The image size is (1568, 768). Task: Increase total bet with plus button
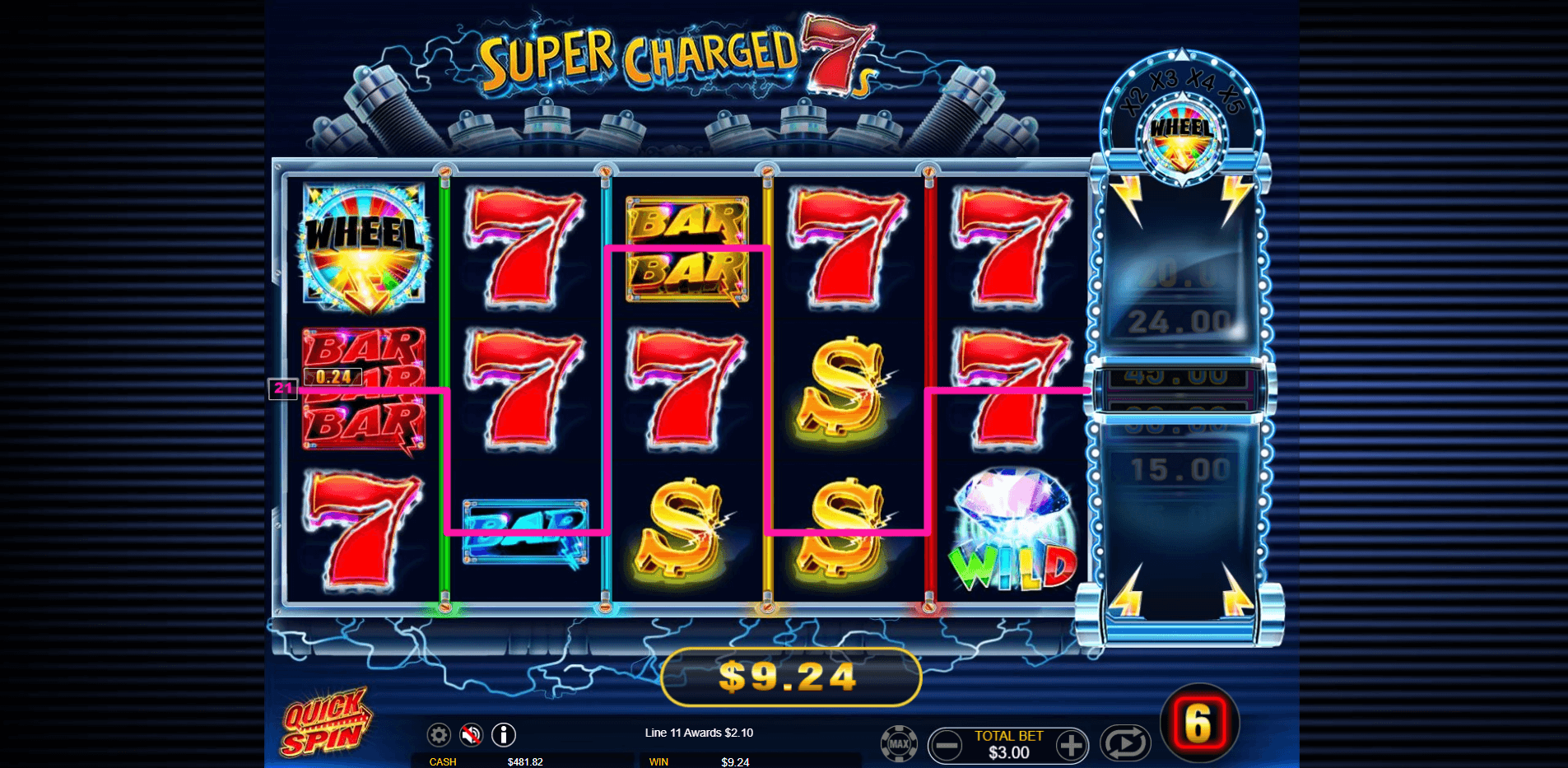[1070, 746]
